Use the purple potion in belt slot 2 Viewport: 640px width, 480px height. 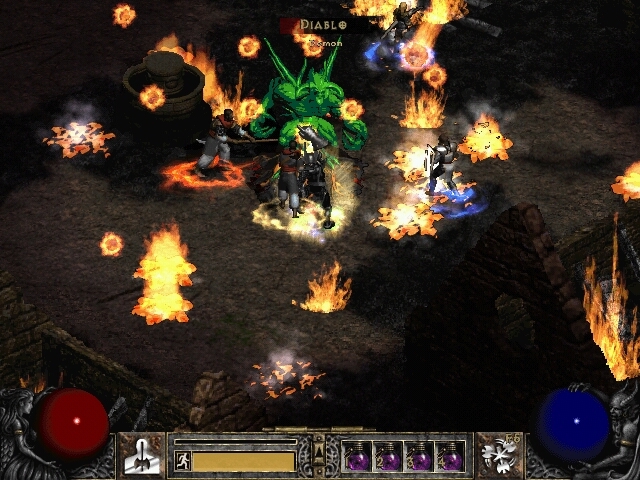tap(389, 457)
